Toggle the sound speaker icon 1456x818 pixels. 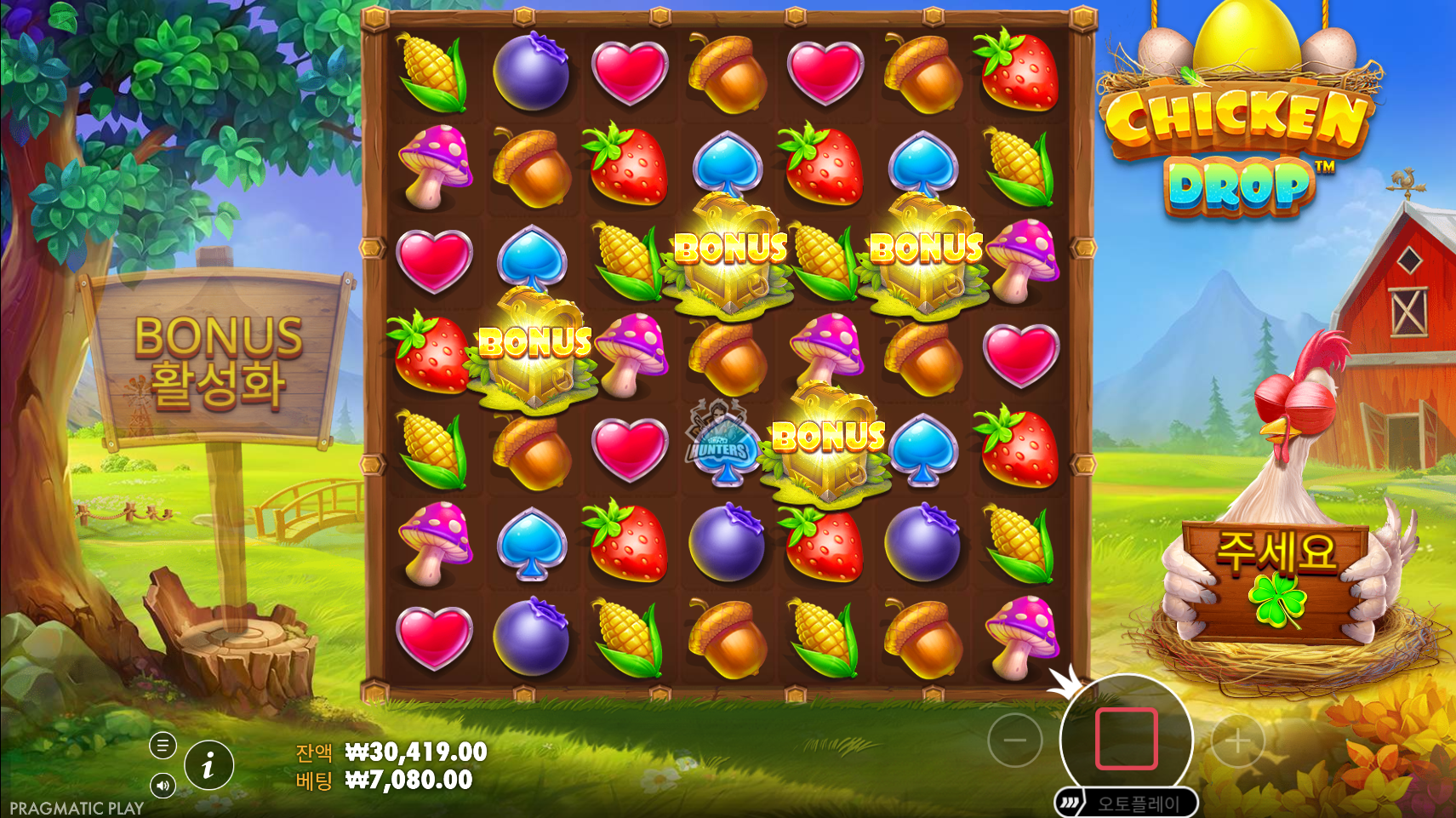pos(163,785)
